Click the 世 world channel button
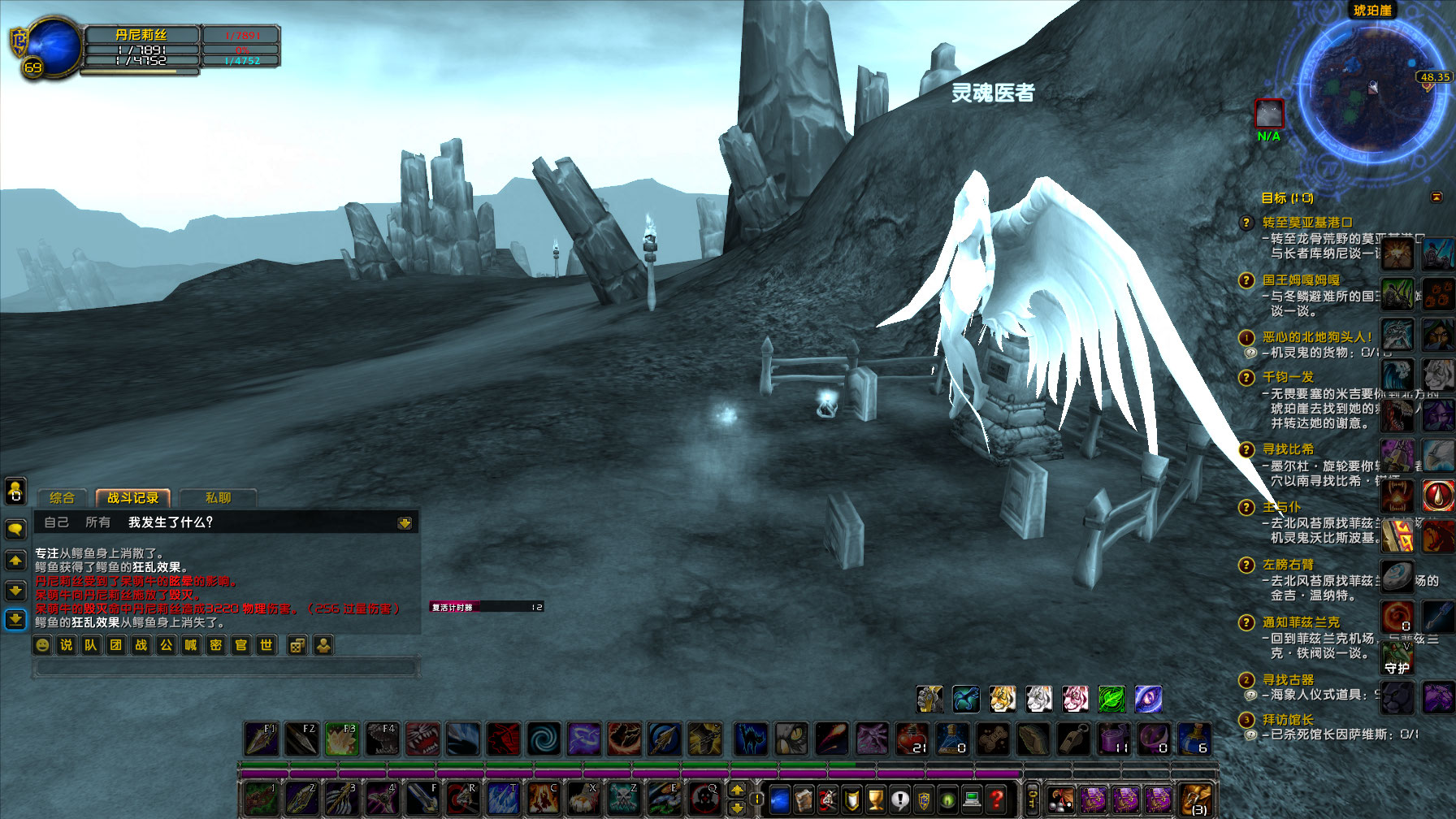This screenshot has height=819, width=1456. click(x=267, y=644)
